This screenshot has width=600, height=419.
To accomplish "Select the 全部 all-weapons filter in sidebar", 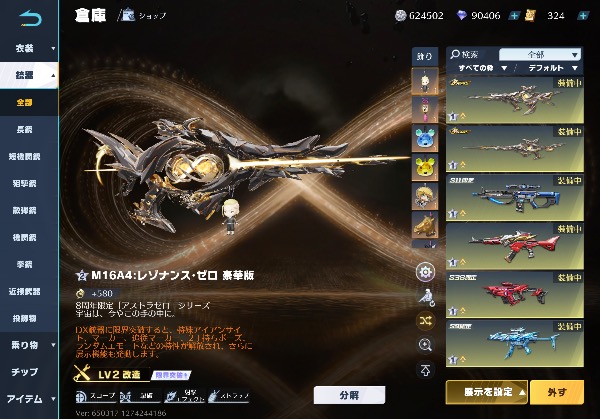I will [27, 102].
